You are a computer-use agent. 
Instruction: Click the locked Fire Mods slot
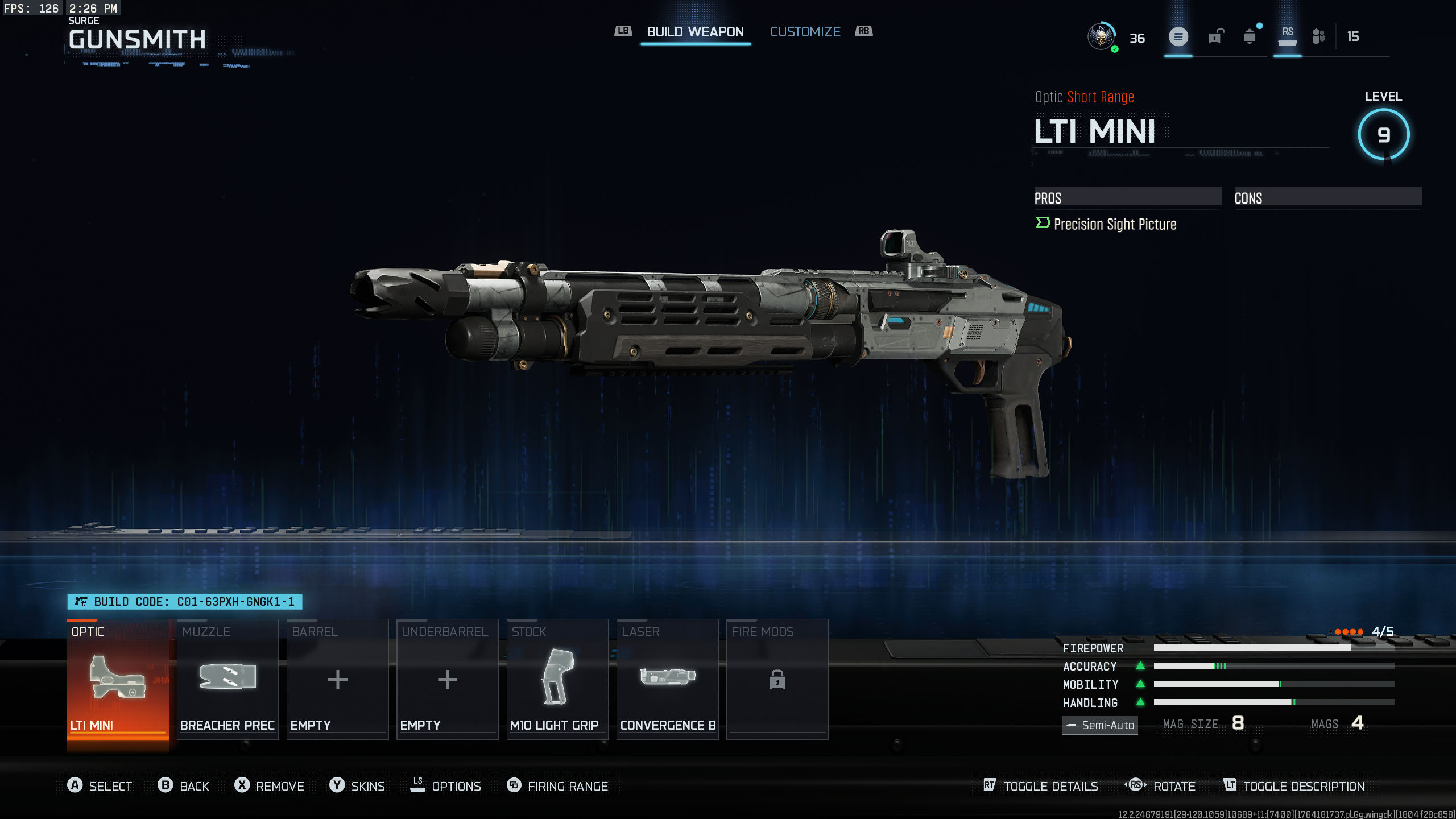pos(777,680)
